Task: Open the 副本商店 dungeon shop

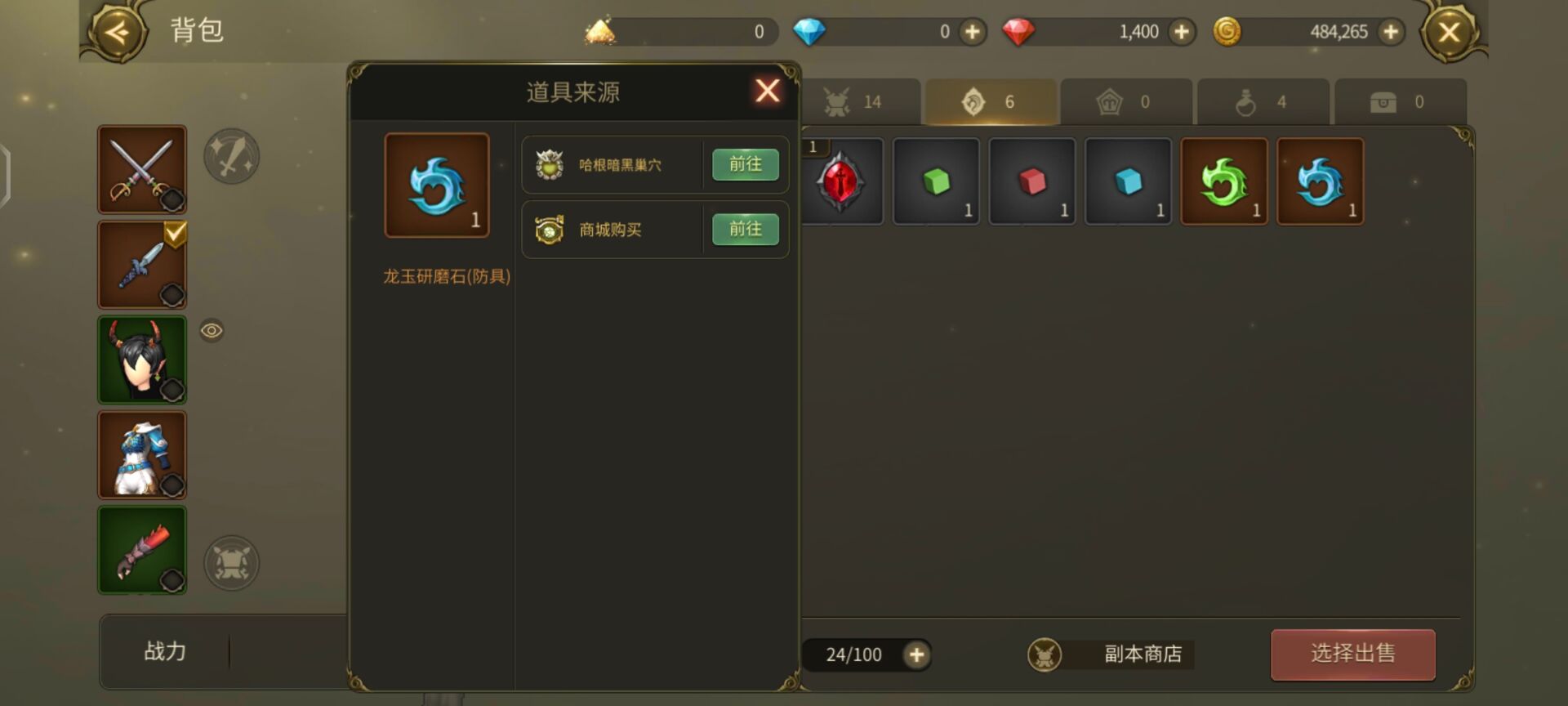Action: coord(1111,655)
